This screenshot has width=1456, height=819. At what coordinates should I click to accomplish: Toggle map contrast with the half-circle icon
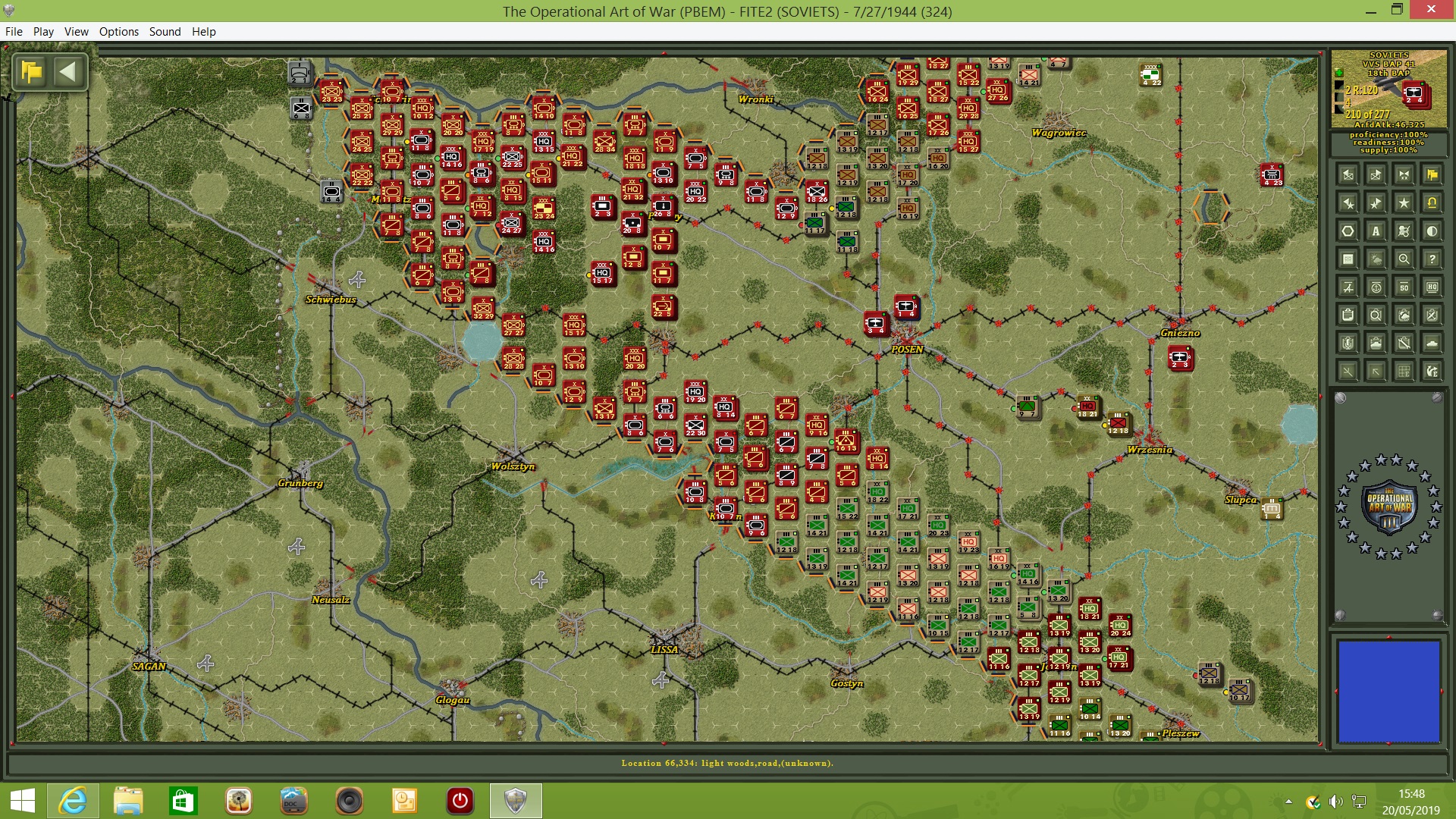[1432, 232]
